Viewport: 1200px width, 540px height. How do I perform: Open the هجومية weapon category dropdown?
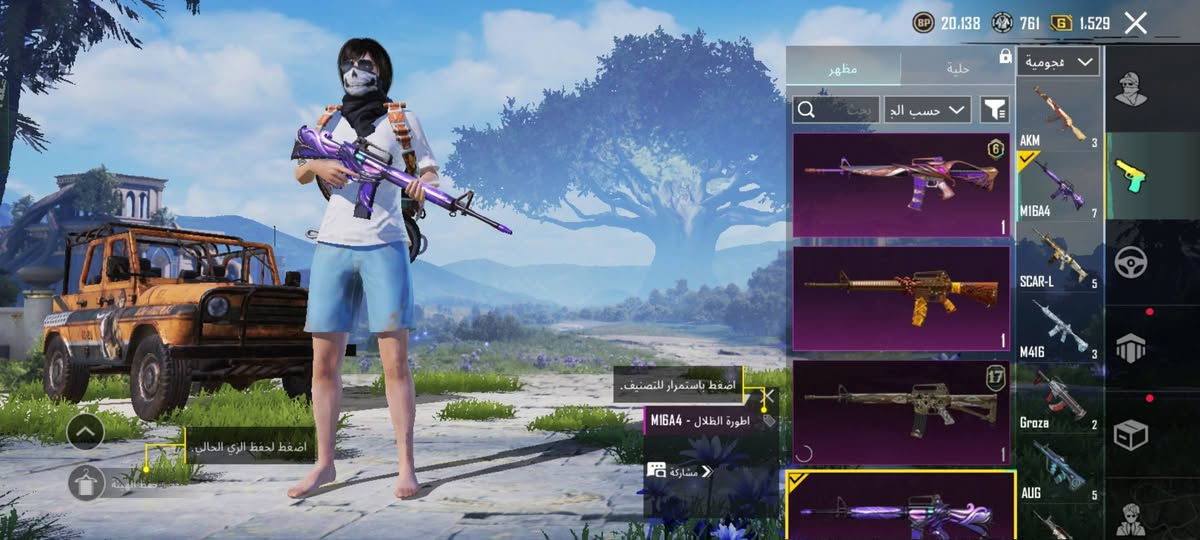(x=1058, y=62)
